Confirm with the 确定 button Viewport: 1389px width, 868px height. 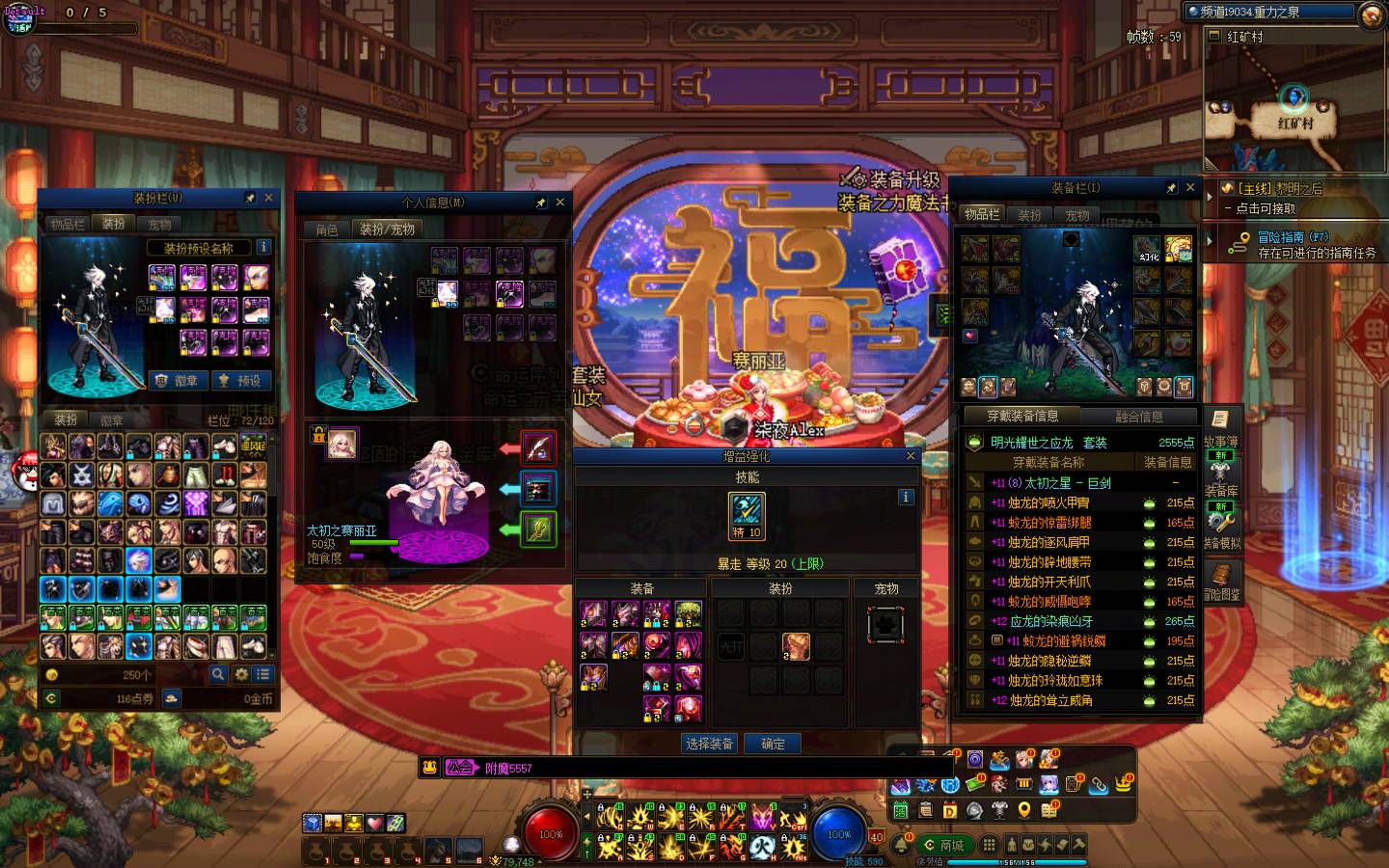773,744
